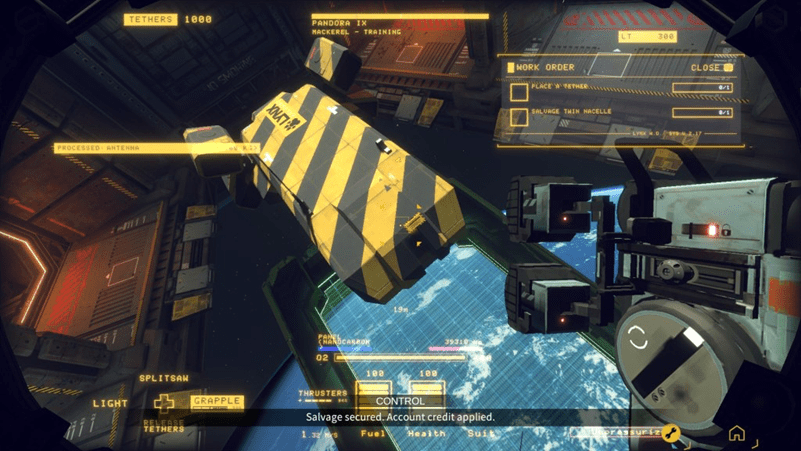Open the home icon
The image size is (801, 451).
click(x=736, y=433)
